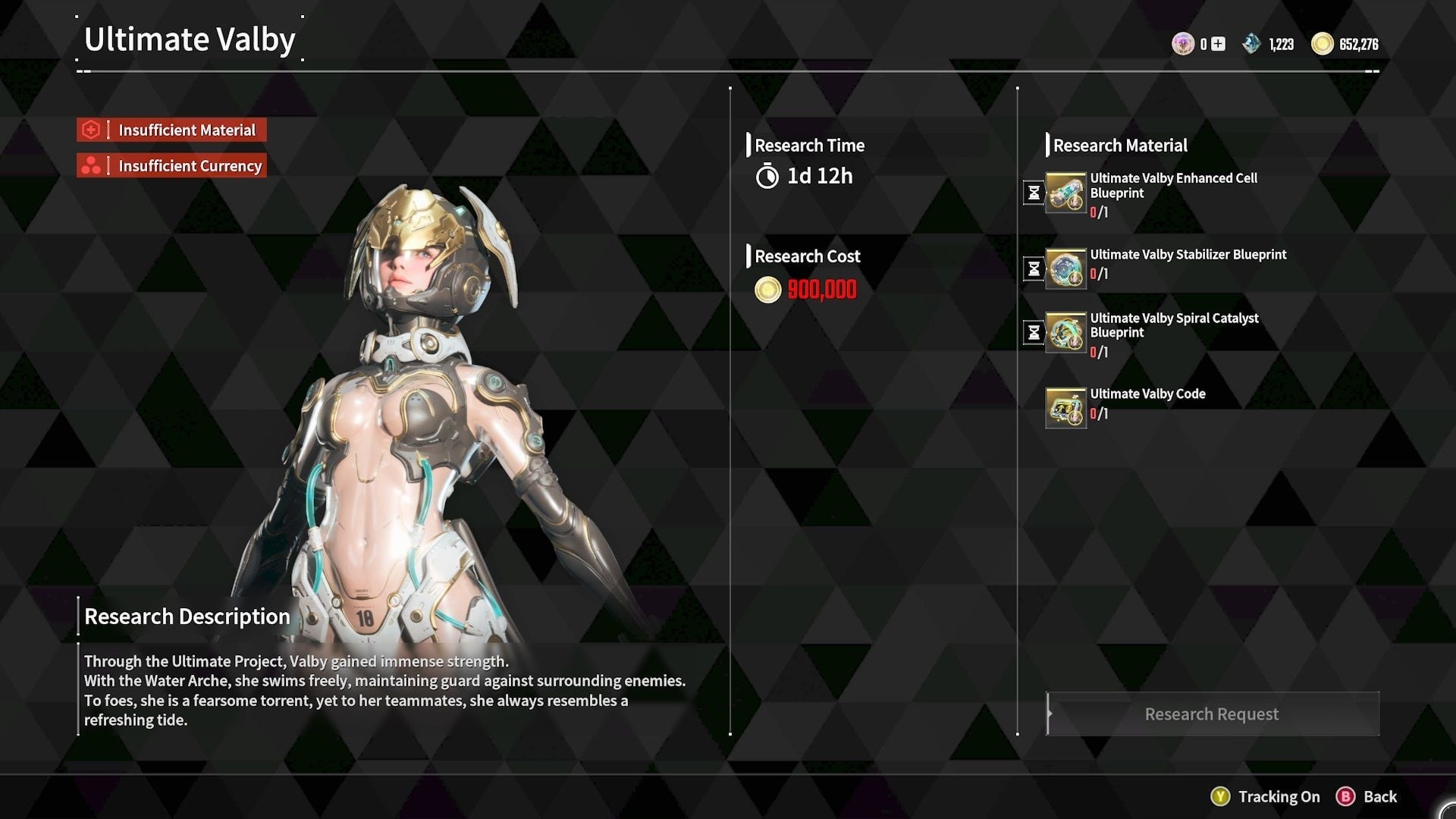Image resolution: width=1456 pixels, height=819 pixels.
Task: Click the hourglass icon beside Enhanced Cell Blueprint
Action: [1034, 192]
